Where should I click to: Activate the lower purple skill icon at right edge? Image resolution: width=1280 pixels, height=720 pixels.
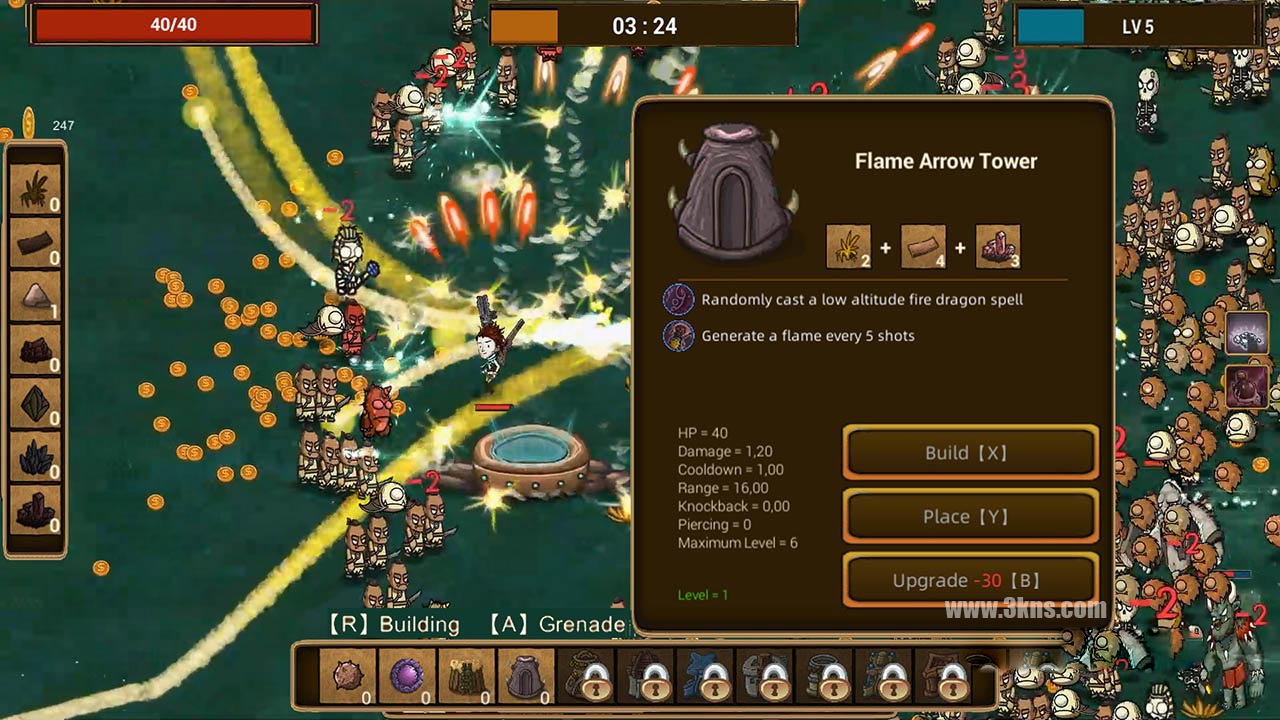(x=1247, y=387)
